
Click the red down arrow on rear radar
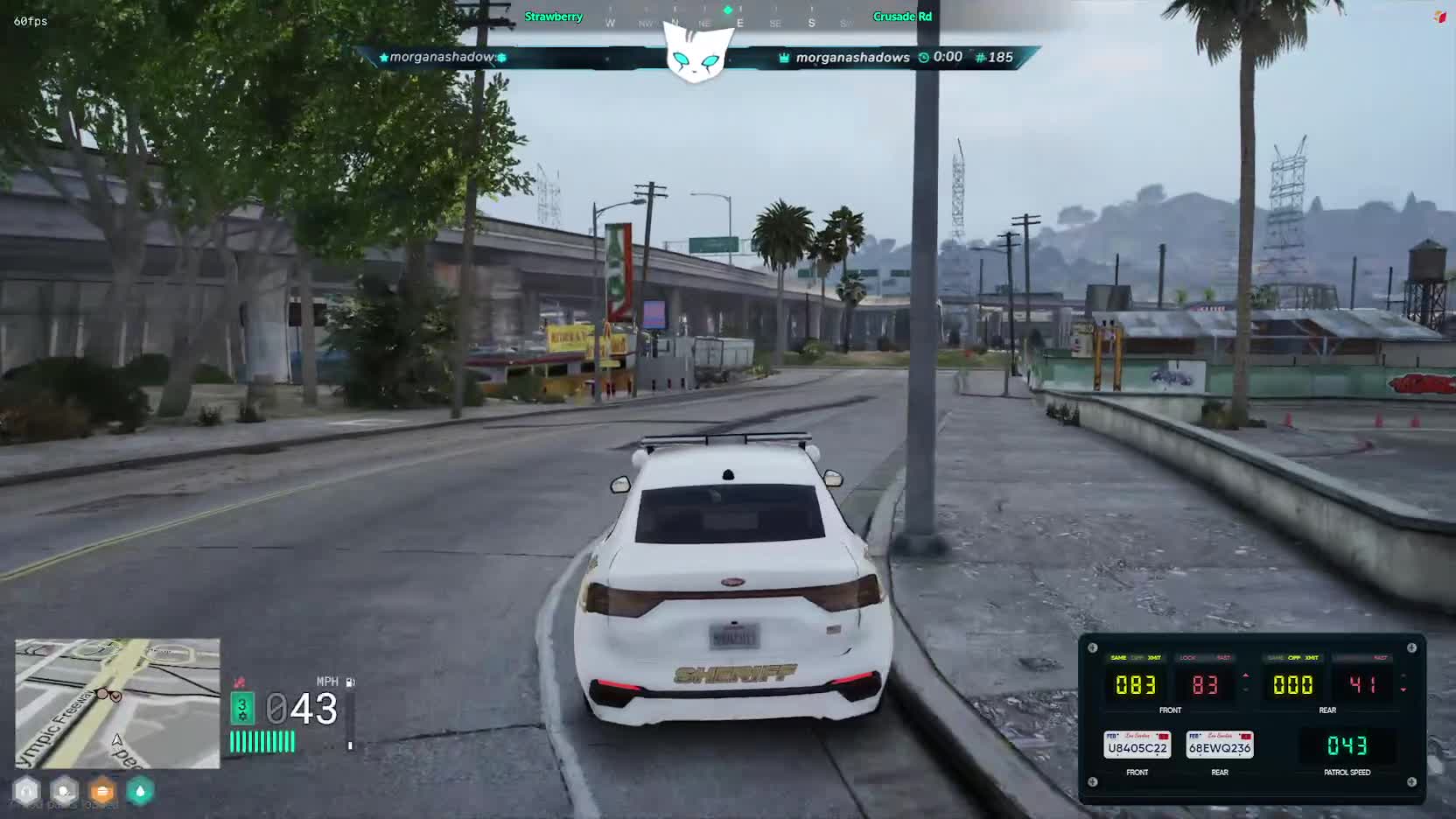coord(1403,689)
